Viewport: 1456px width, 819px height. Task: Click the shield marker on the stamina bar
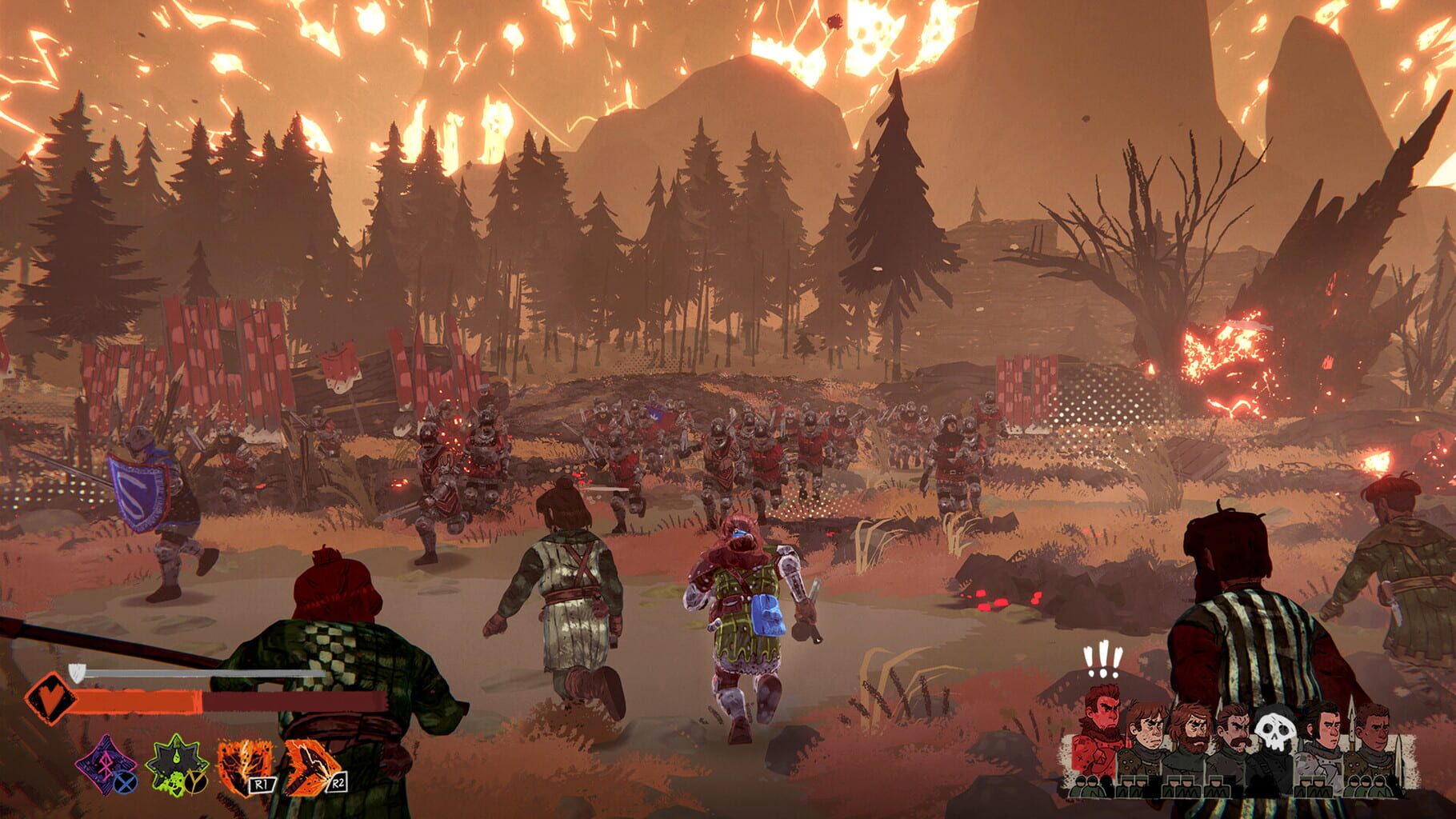click(x=77, y=673)
